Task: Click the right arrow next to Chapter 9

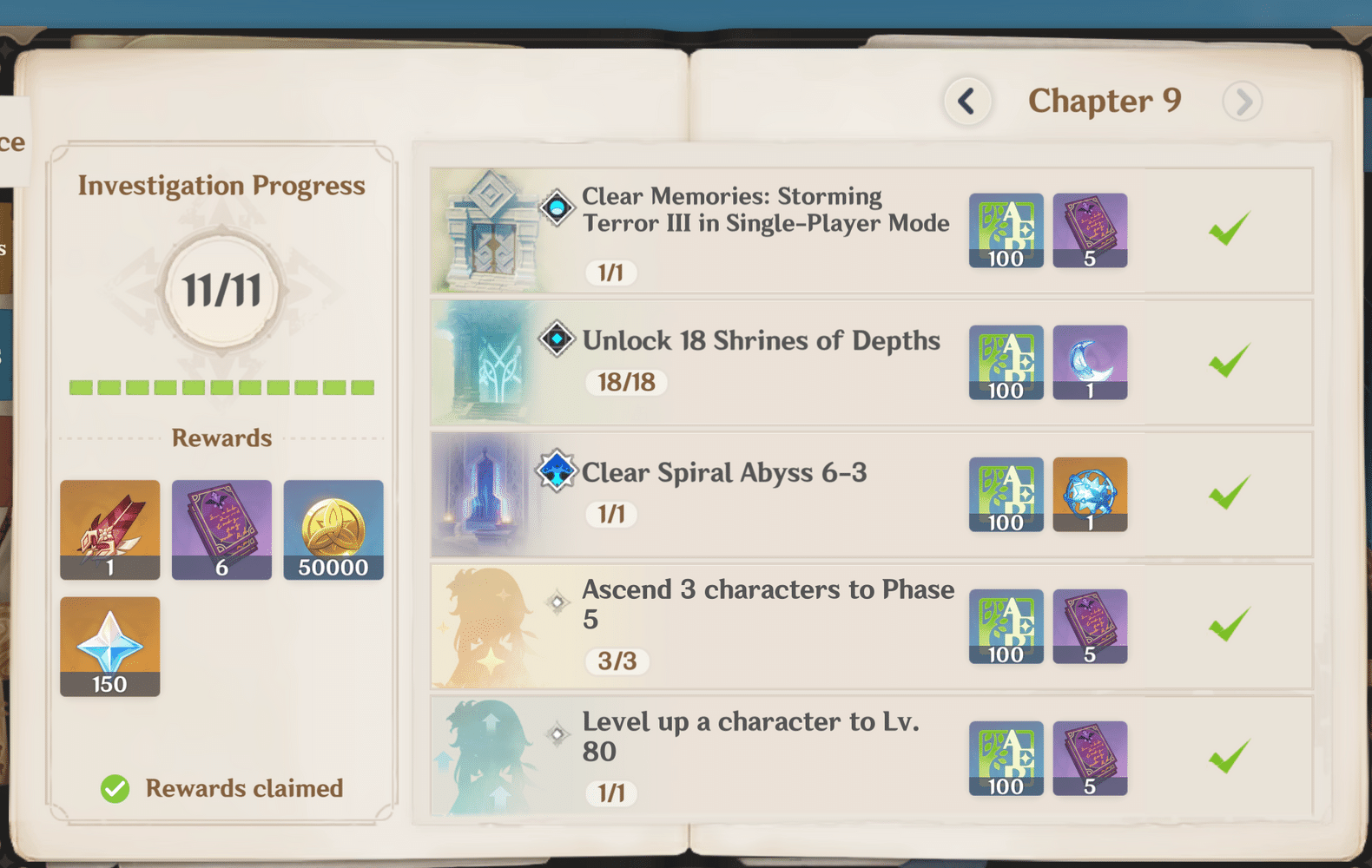Action: [1243, 101]
